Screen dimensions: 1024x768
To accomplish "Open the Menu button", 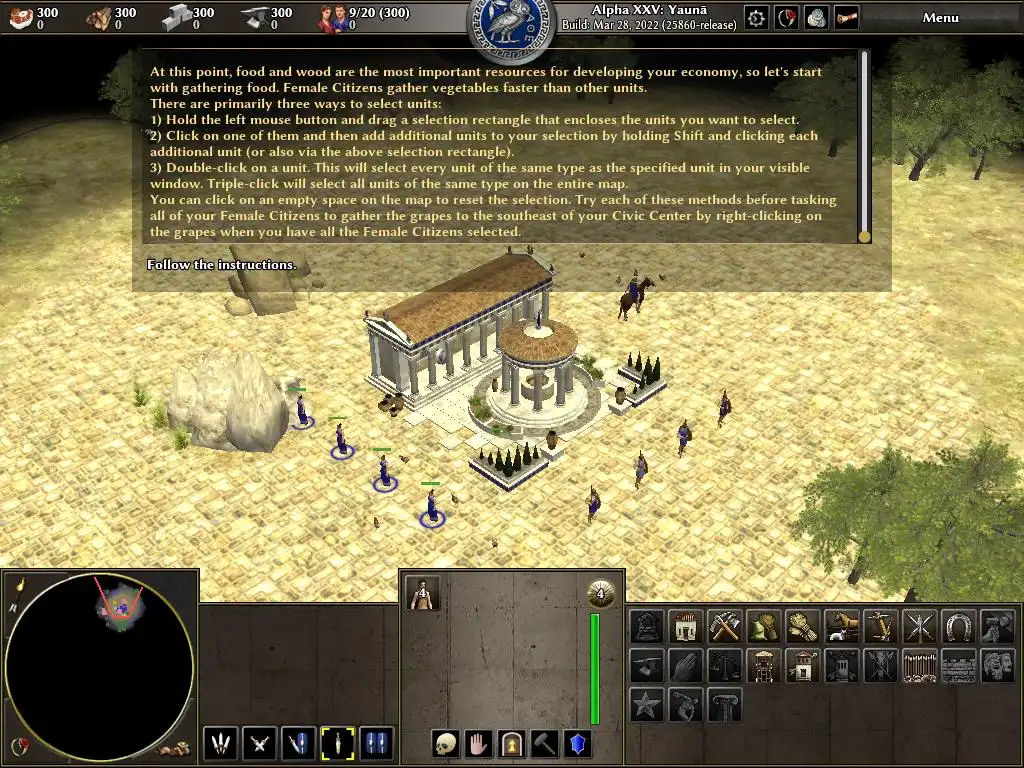I will [x=940, y=18].
